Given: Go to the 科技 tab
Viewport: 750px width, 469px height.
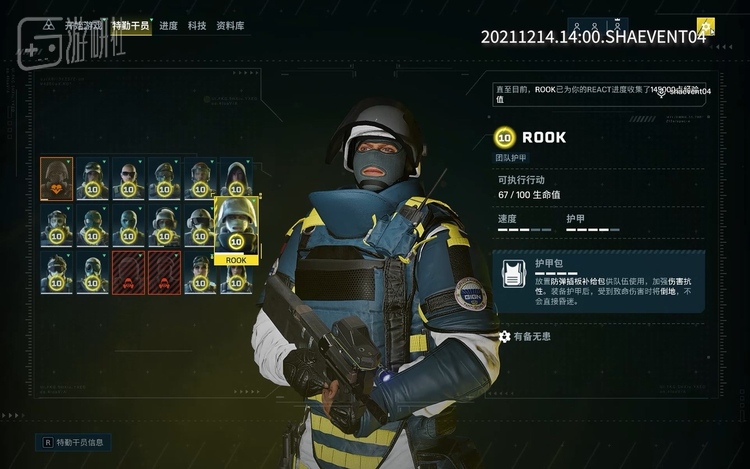Looking at the screenshot, I should 197,27.
